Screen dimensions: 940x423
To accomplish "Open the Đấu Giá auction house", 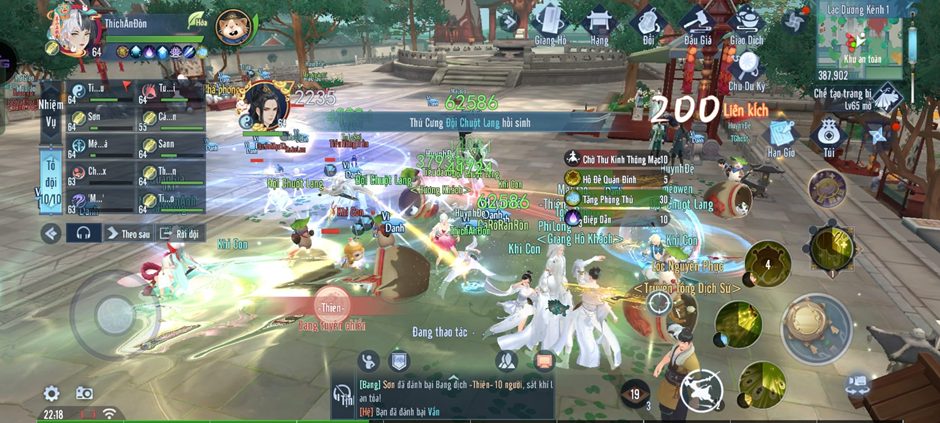I will 696,22.
